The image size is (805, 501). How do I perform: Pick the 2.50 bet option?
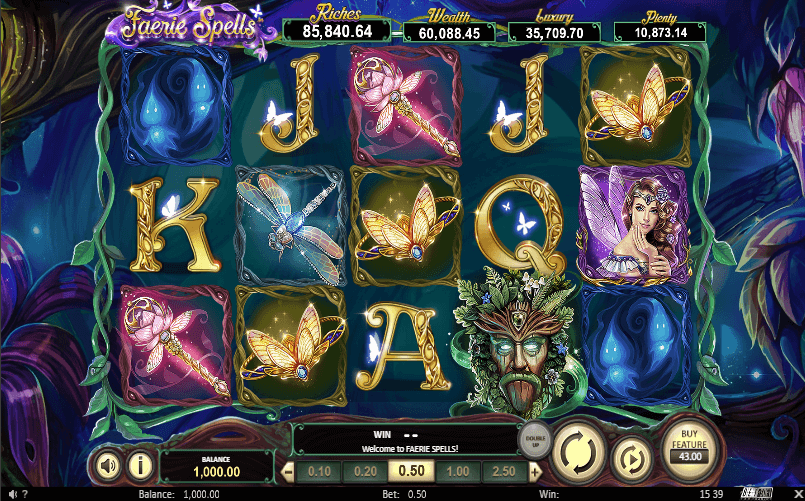tap(506, 472)
